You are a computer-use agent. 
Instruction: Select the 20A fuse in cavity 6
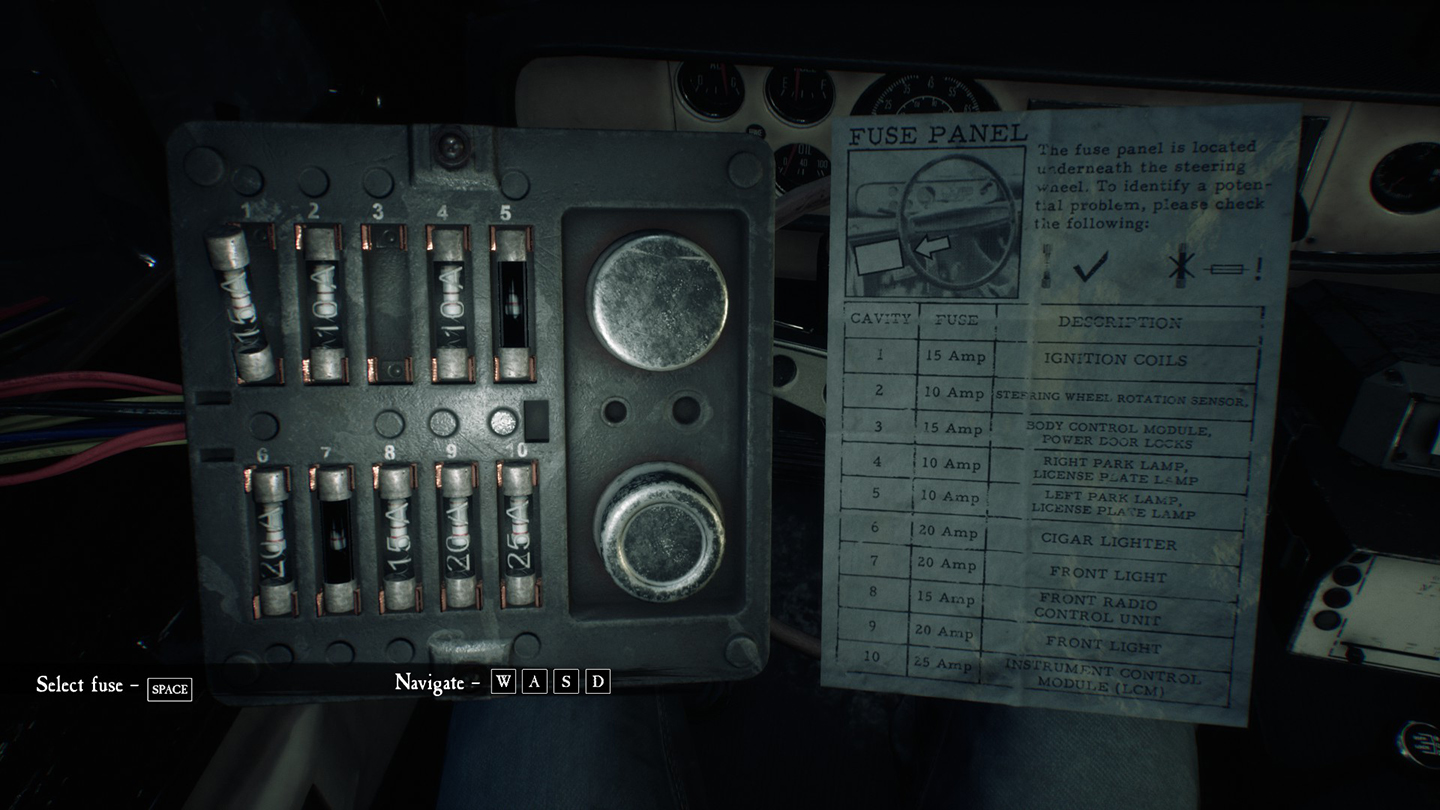coord(272,541)
